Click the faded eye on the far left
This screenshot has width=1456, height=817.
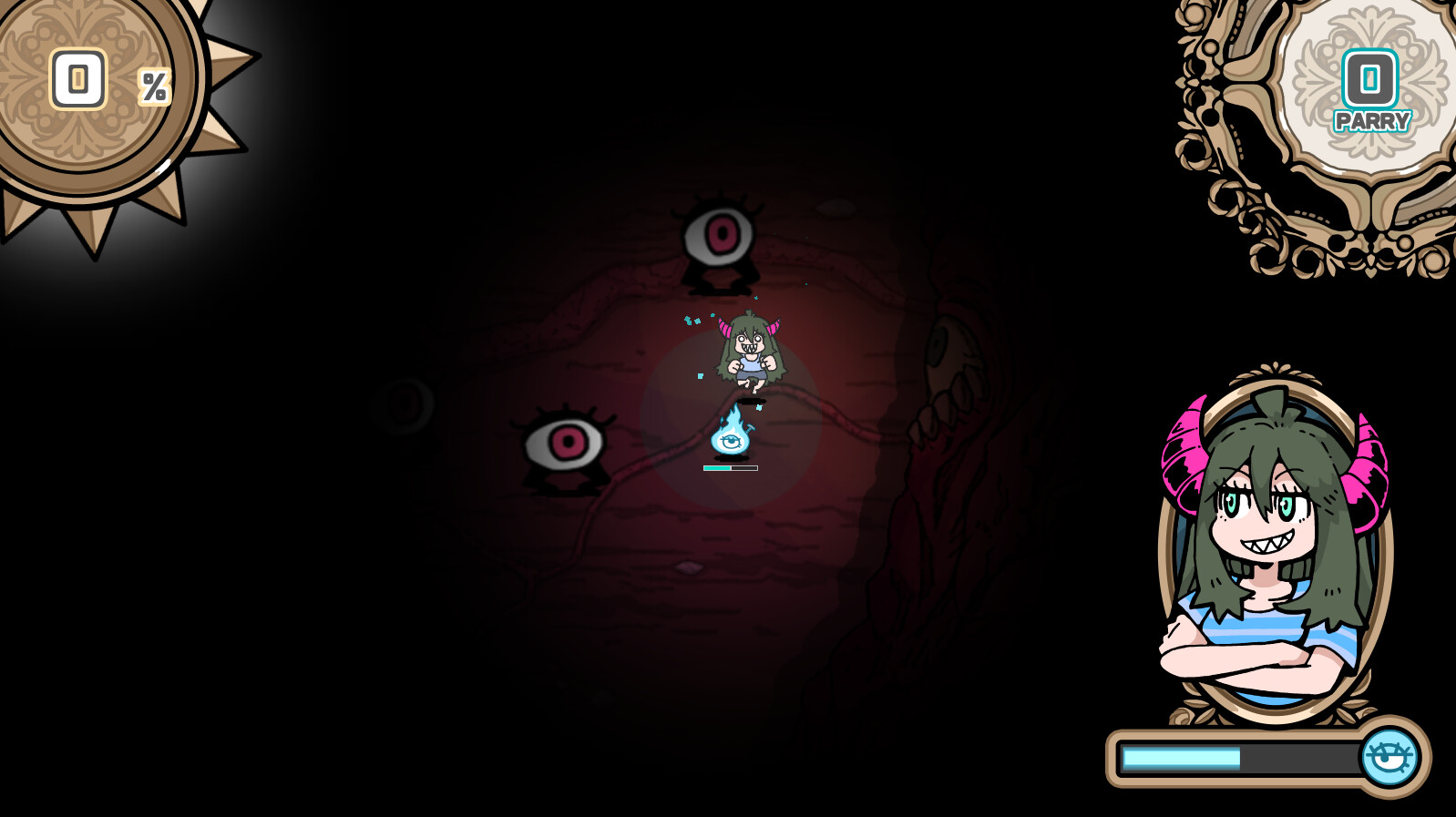(x=401, y=405)
